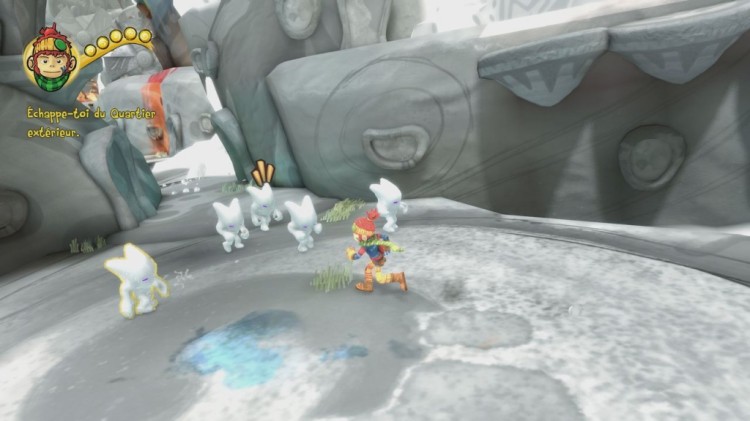Click the monkey character portrait icon
This screenshot has height=421, width=750.
pos(51,61)
